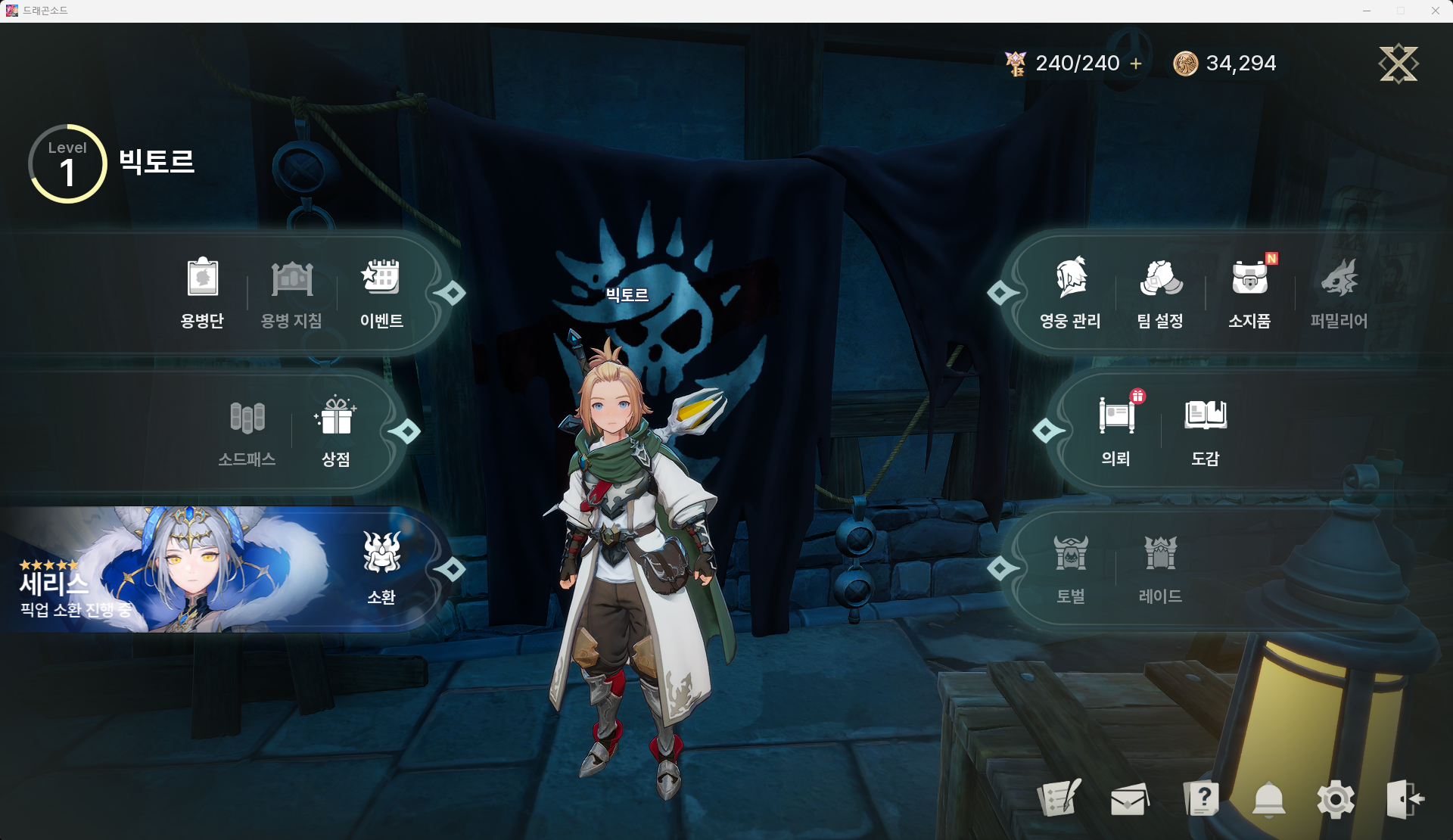Open the quest checklist with quill icon
The width and height of the screenshot is (1453, 840).
coord(1059,798)
